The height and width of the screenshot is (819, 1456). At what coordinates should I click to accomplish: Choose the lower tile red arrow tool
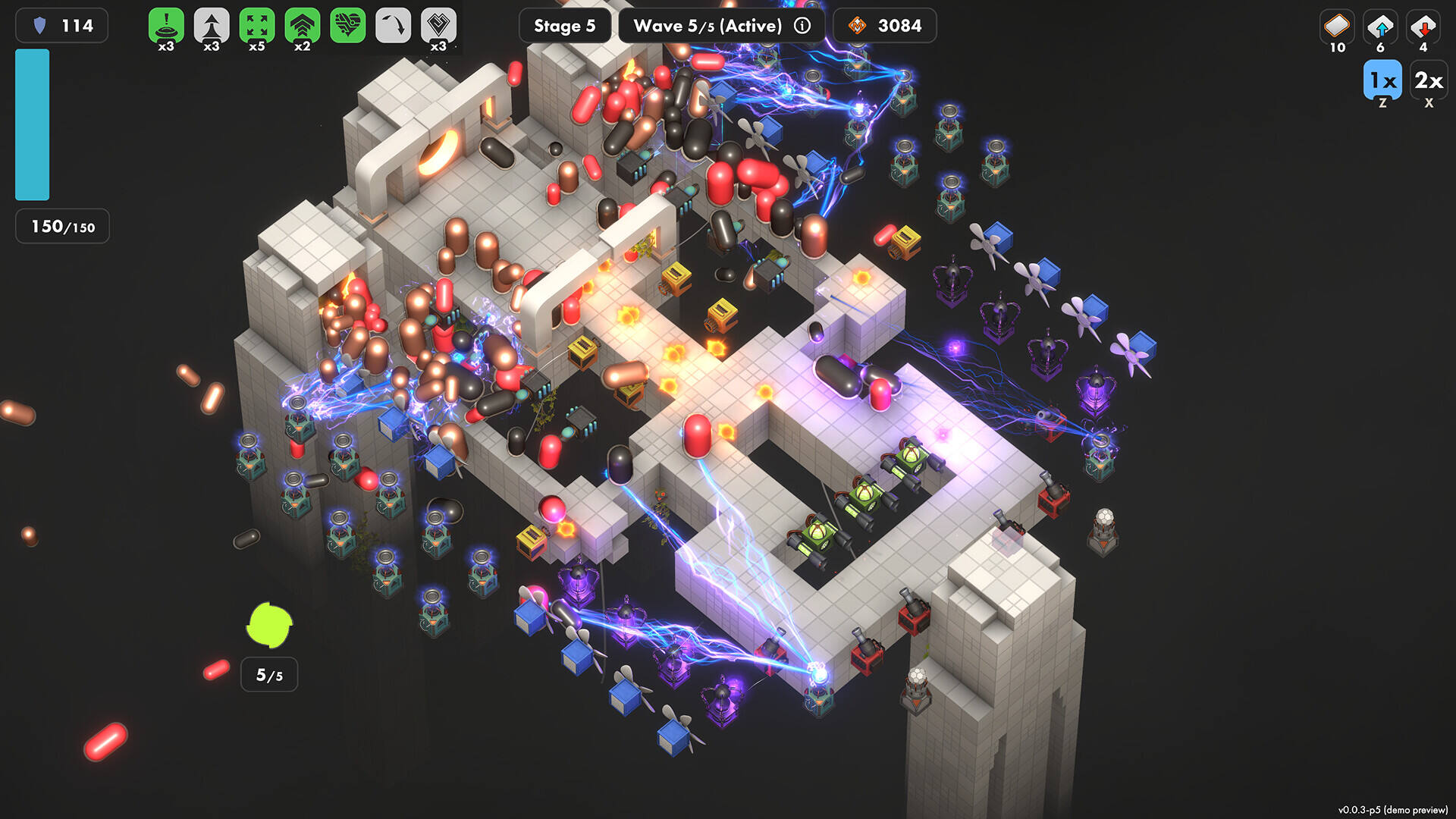pos(1423,26)
